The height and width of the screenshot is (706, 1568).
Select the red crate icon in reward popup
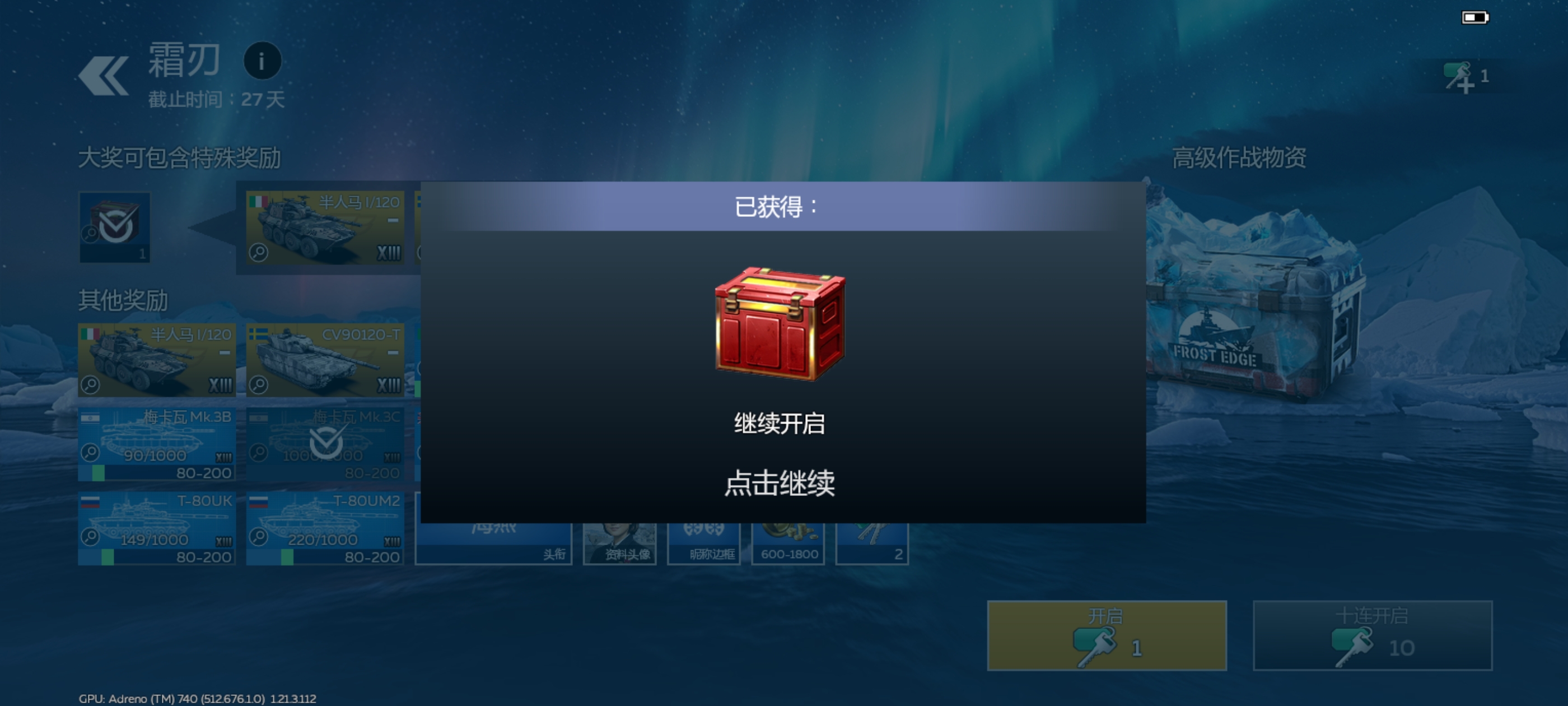point(782,324)
